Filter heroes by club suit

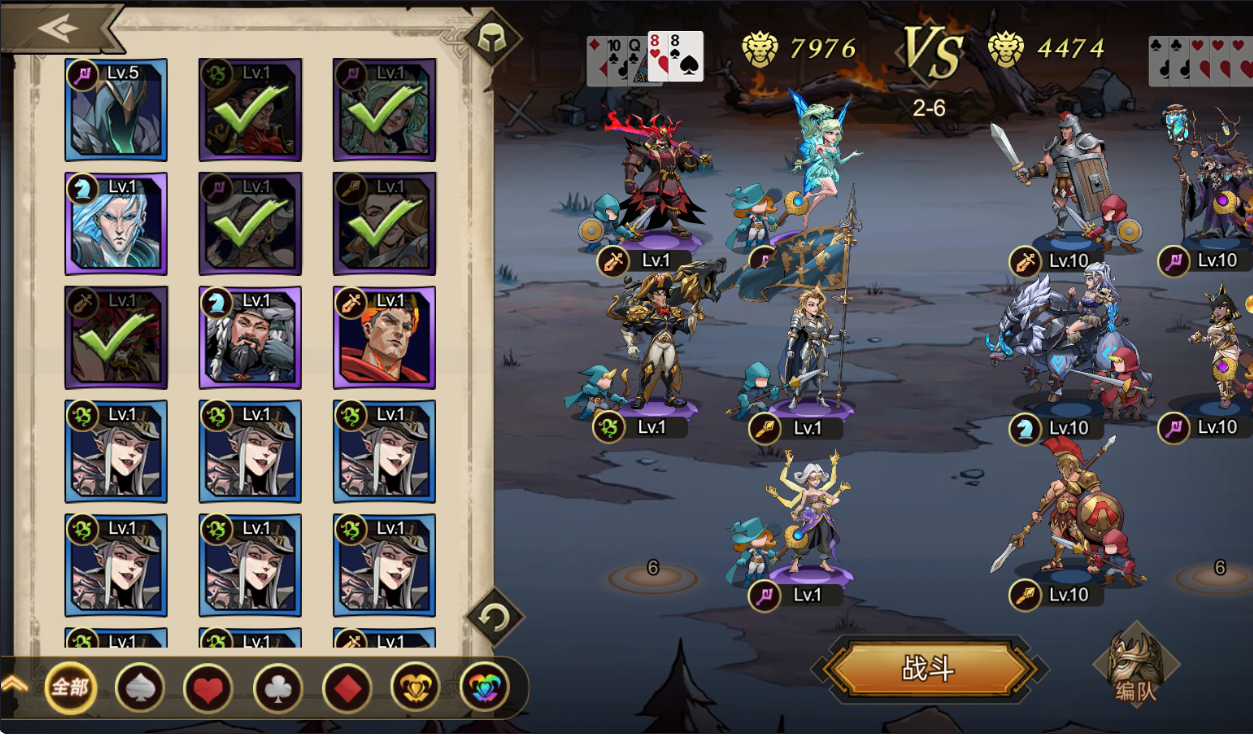point(278,688)
